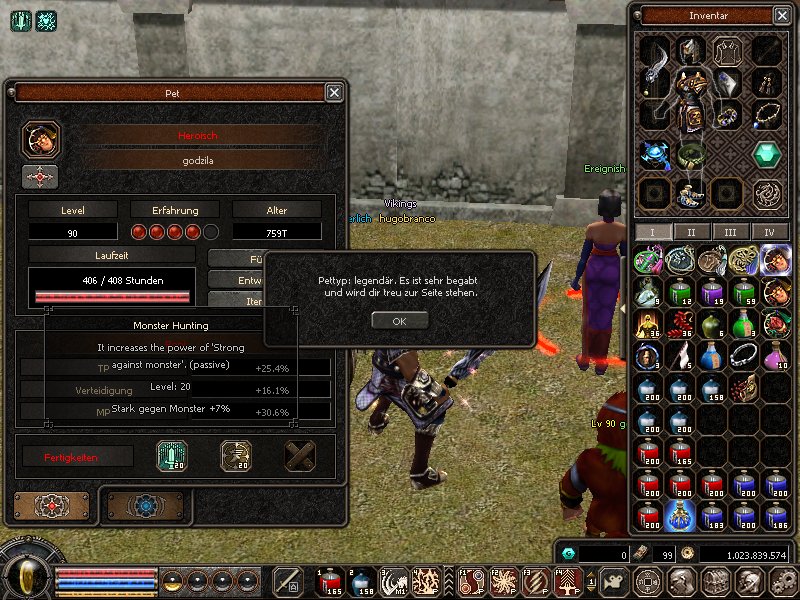Switch to inventory page III
Image resolution: width=800 pixels, height=600 pixels.
tap(730, 232)
